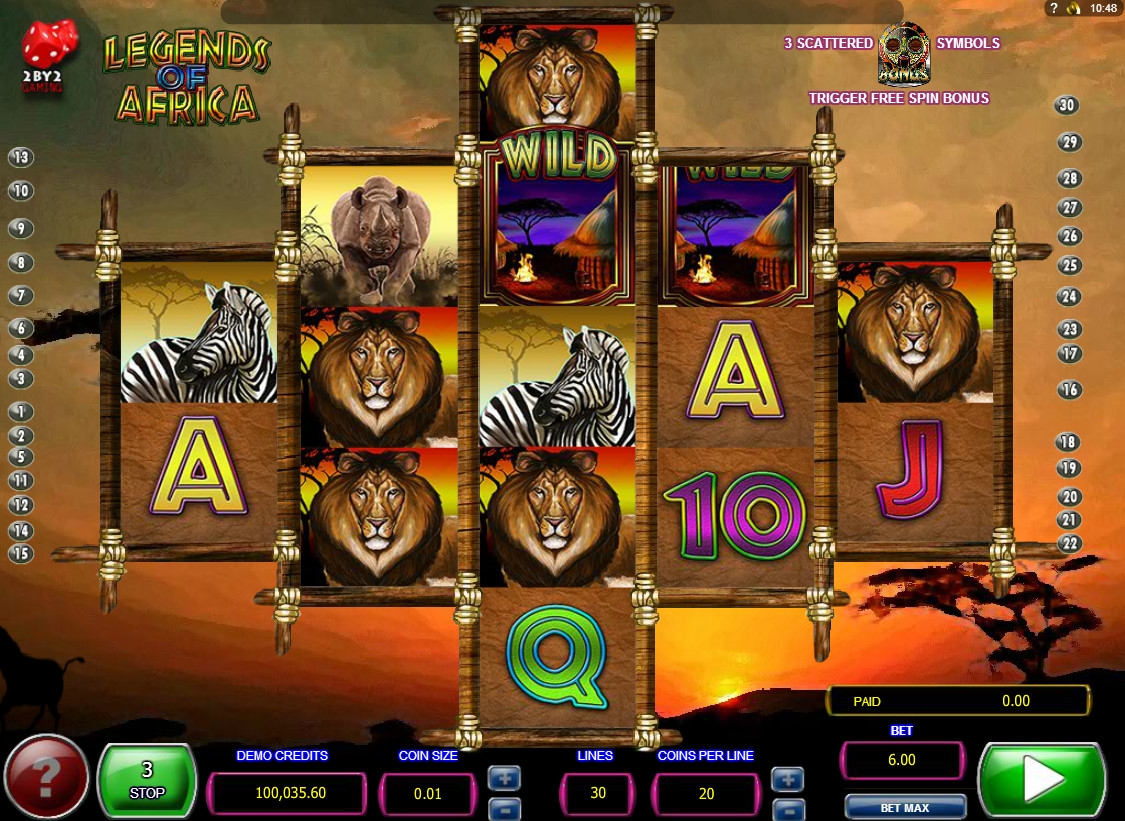Select payline number 30 marker
The height and width of the screenshot is (821, 1125).
(x=1067, y=106)
